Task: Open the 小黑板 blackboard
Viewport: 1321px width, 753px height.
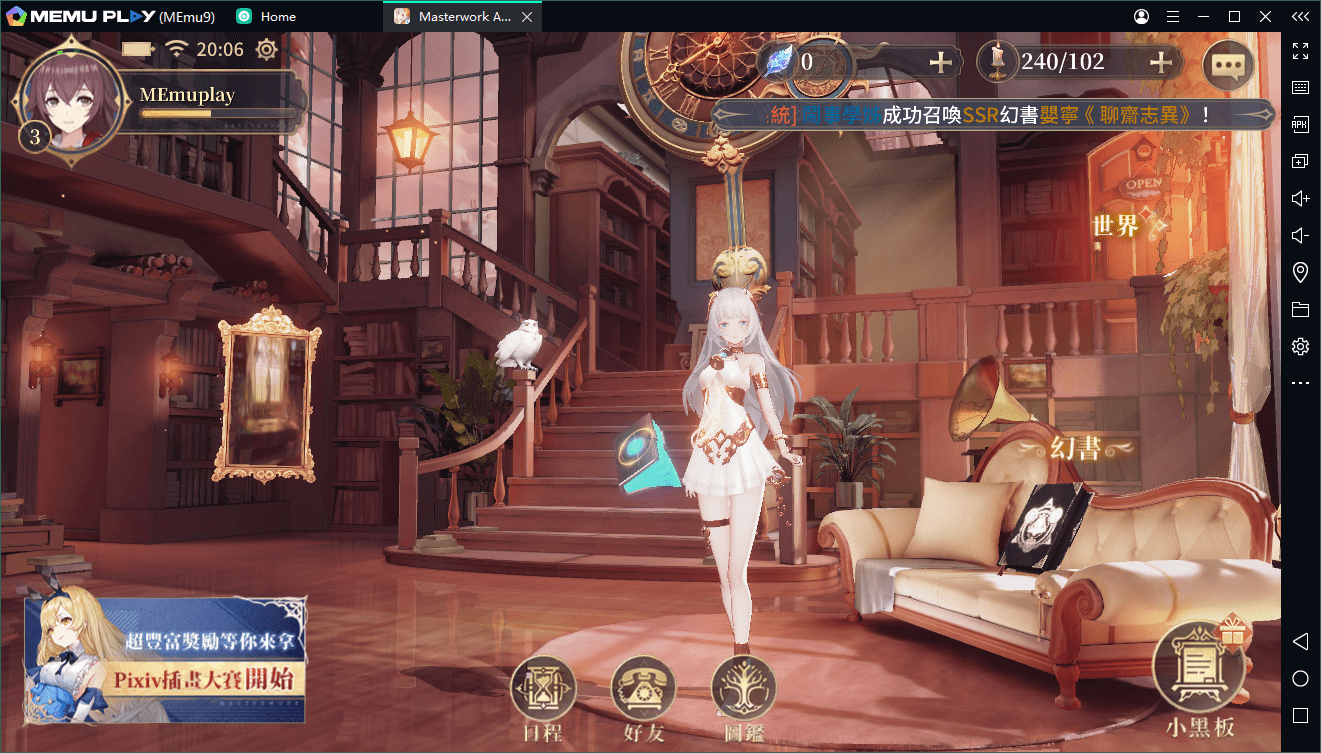Action: coord(1198,670)
